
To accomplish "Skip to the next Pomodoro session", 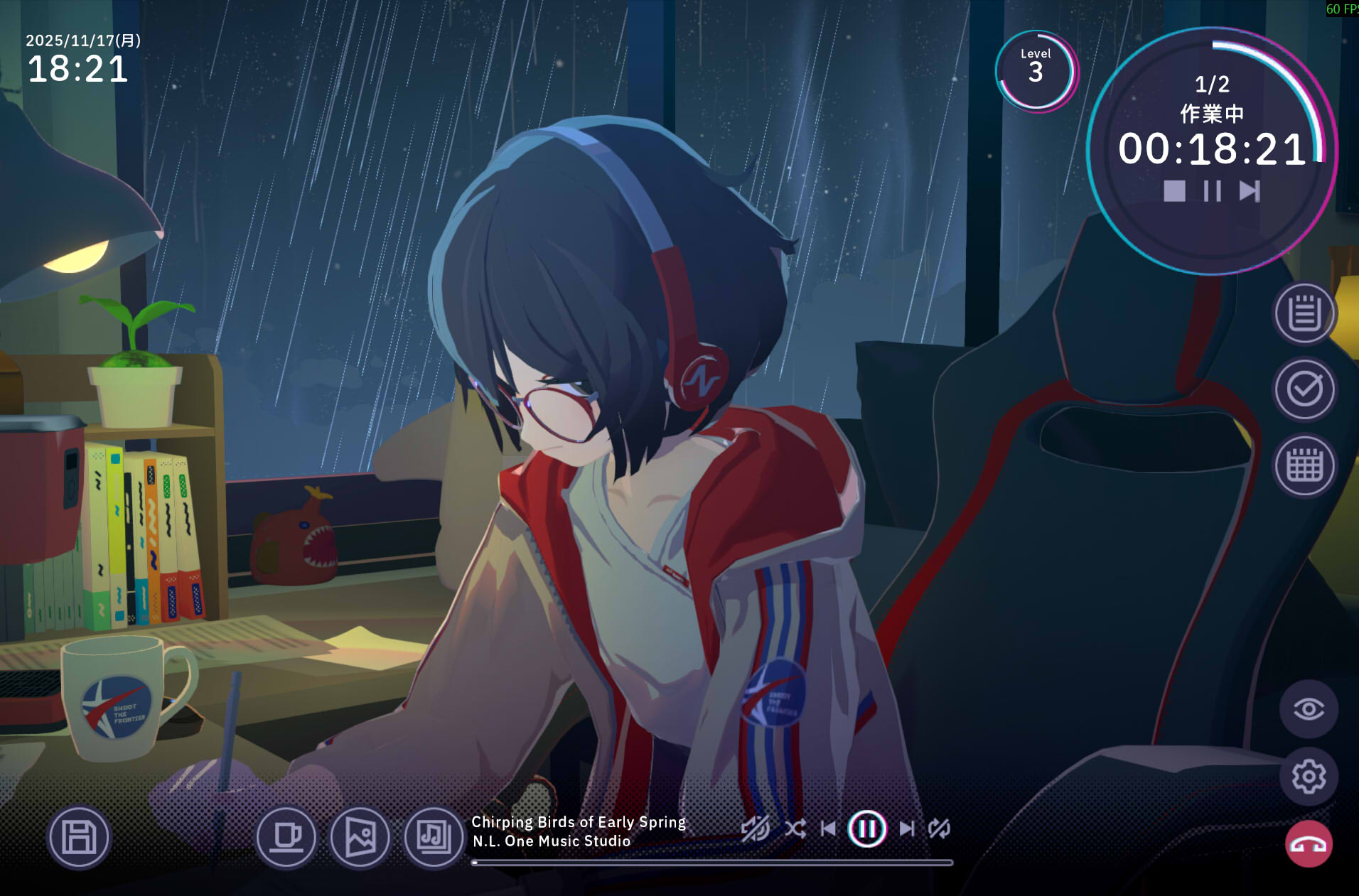I will coord(1250,191).
